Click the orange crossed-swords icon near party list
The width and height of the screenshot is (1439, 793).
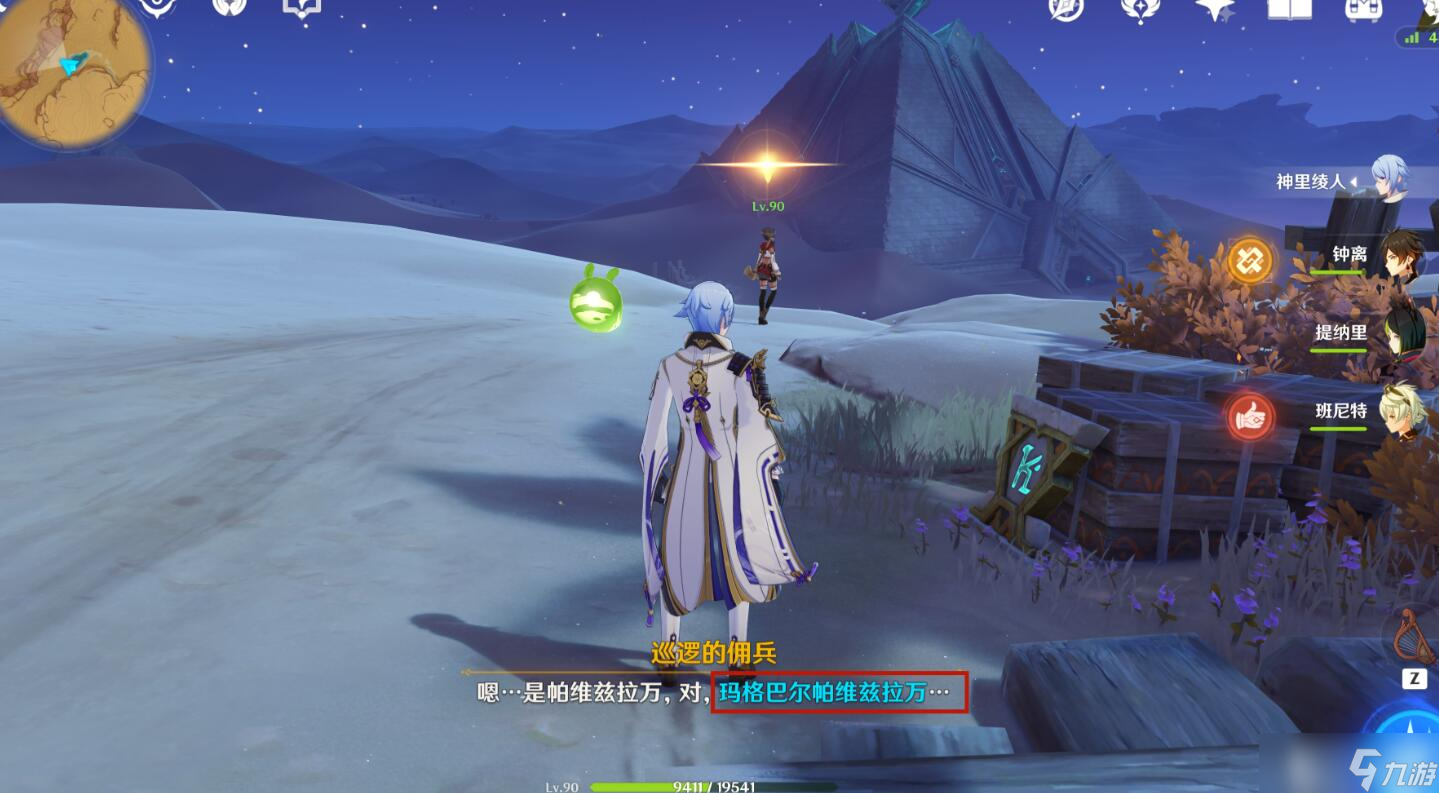tap(1249, 259)
